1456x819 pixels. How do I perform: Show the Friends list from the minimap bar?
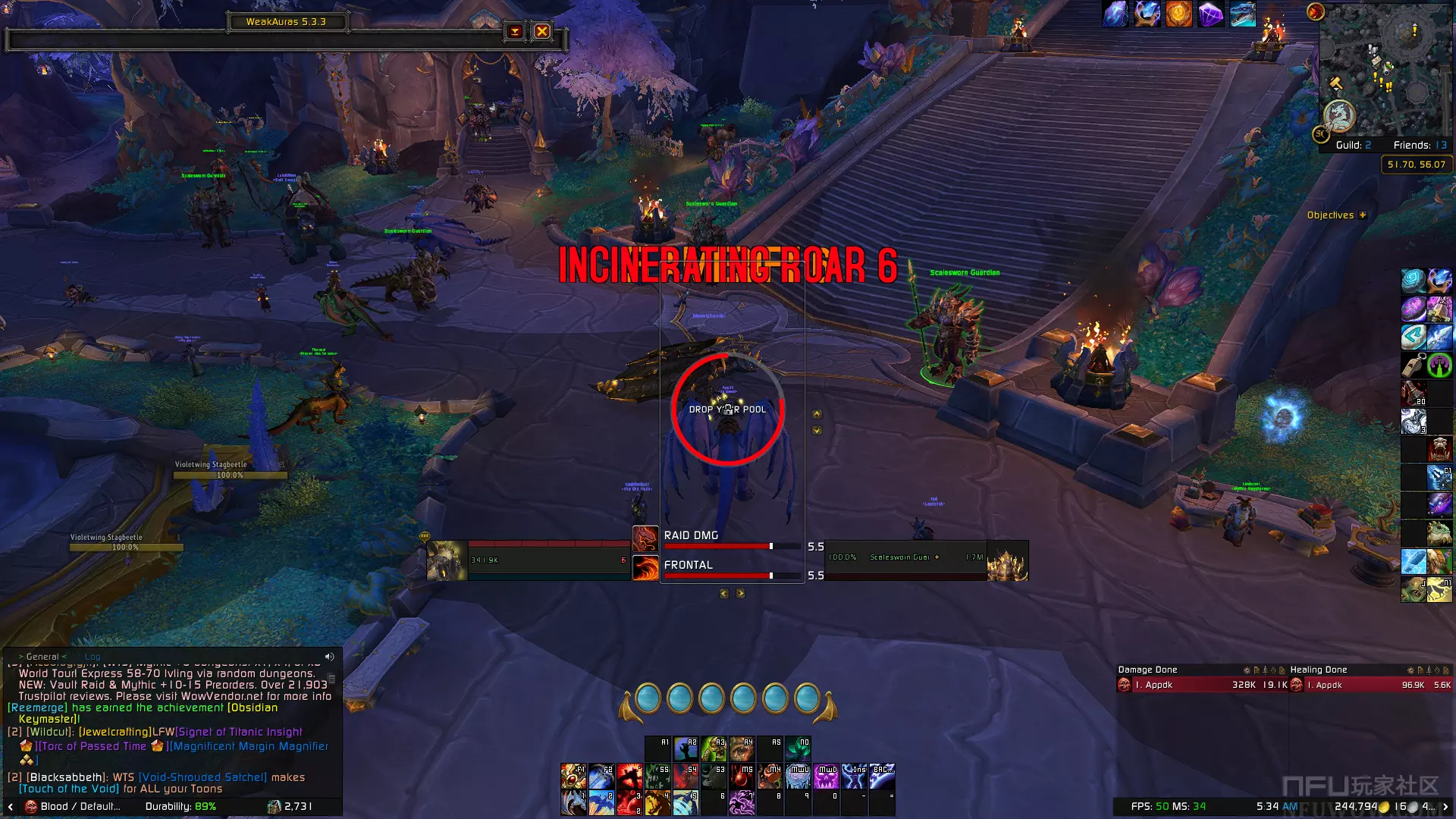[x=1420, y=145]
